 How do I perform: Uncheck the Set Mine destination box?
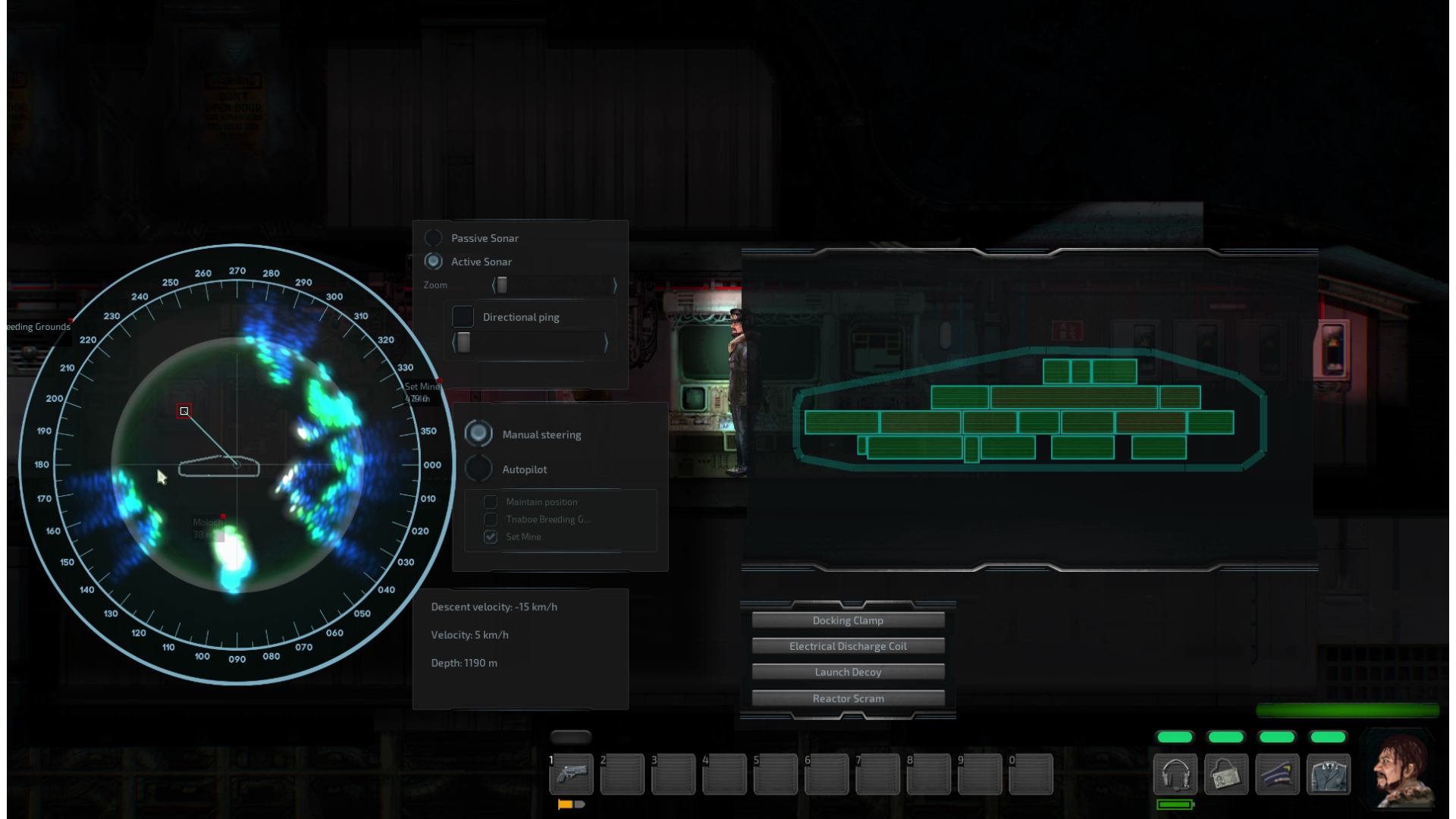pos(491,537)
